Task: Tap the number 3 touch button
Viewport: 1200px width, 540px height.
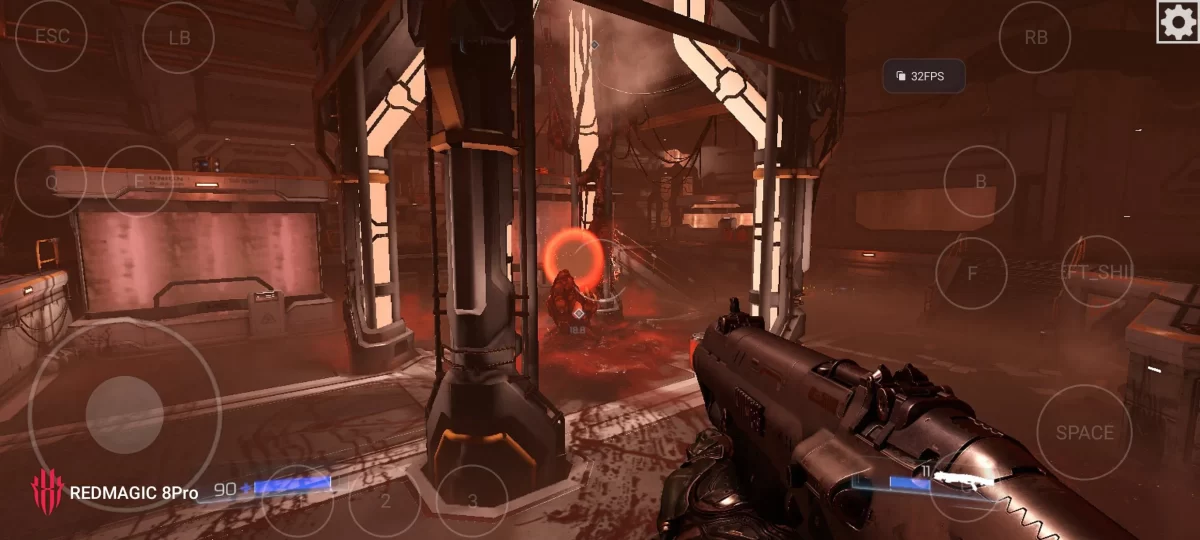Action: 472,500
